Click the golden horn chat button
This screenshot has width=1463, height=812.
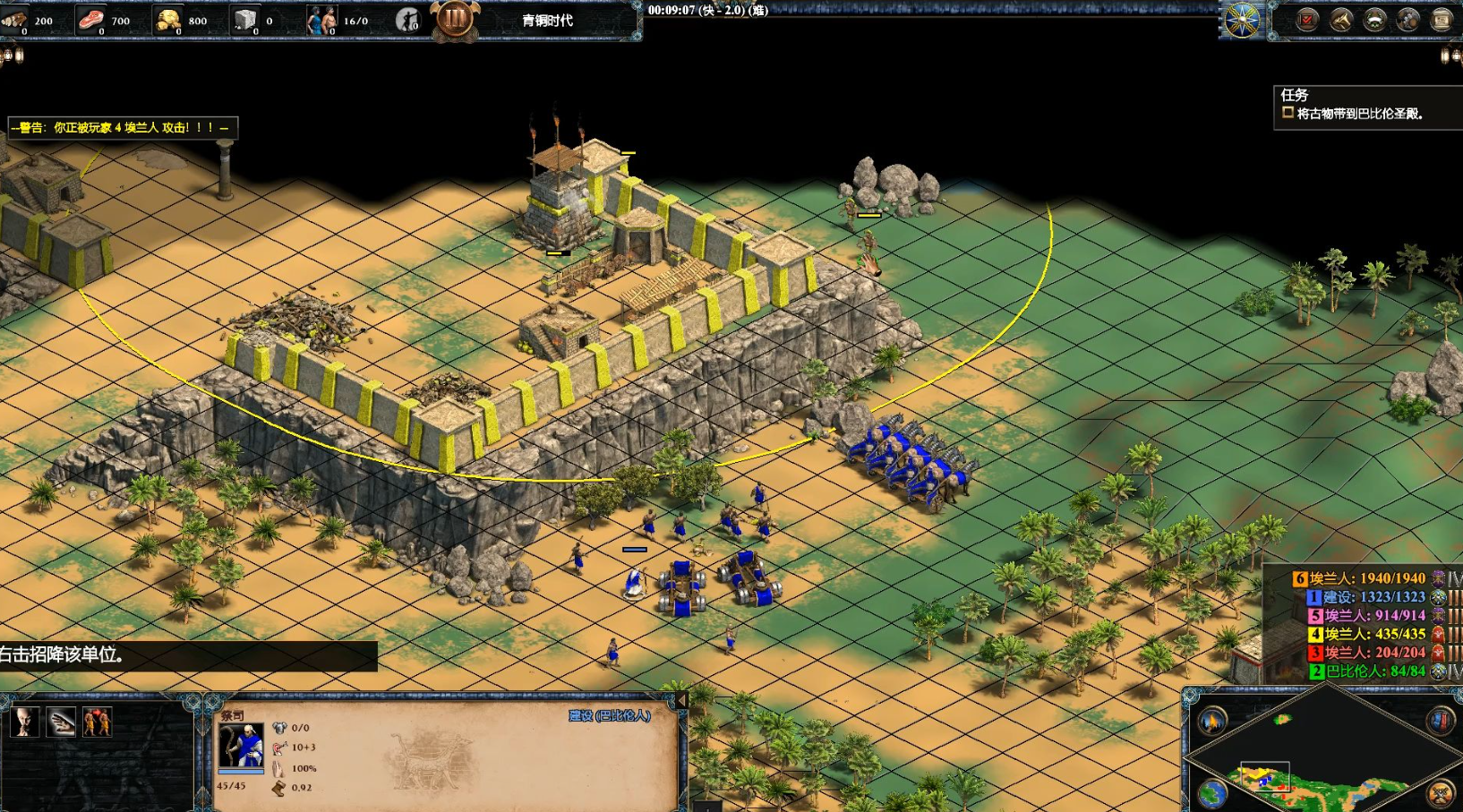[x=1340, y=20]
